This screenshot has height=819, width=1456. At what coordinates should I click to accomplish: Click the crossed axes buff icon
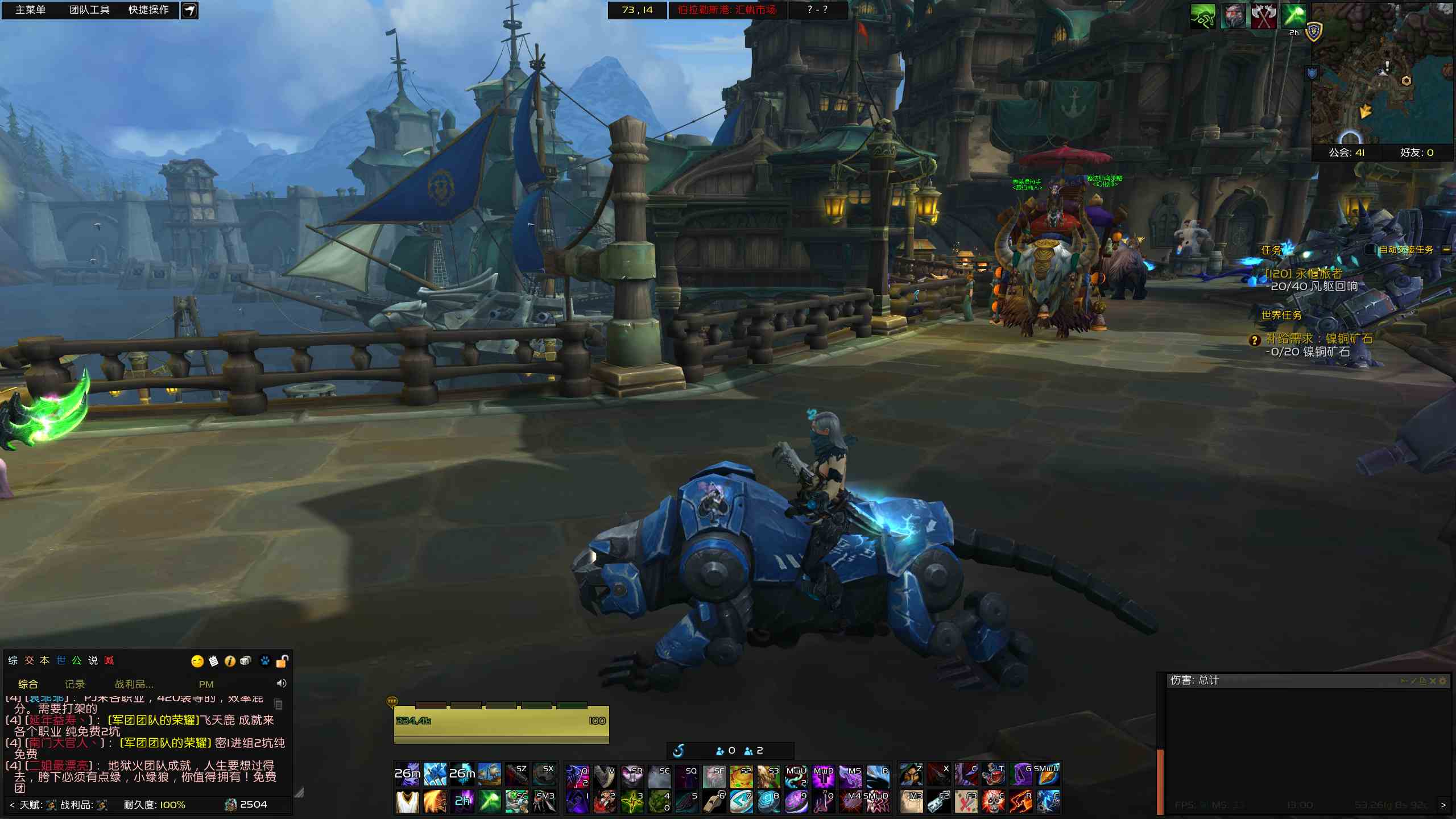[1264, 16]
